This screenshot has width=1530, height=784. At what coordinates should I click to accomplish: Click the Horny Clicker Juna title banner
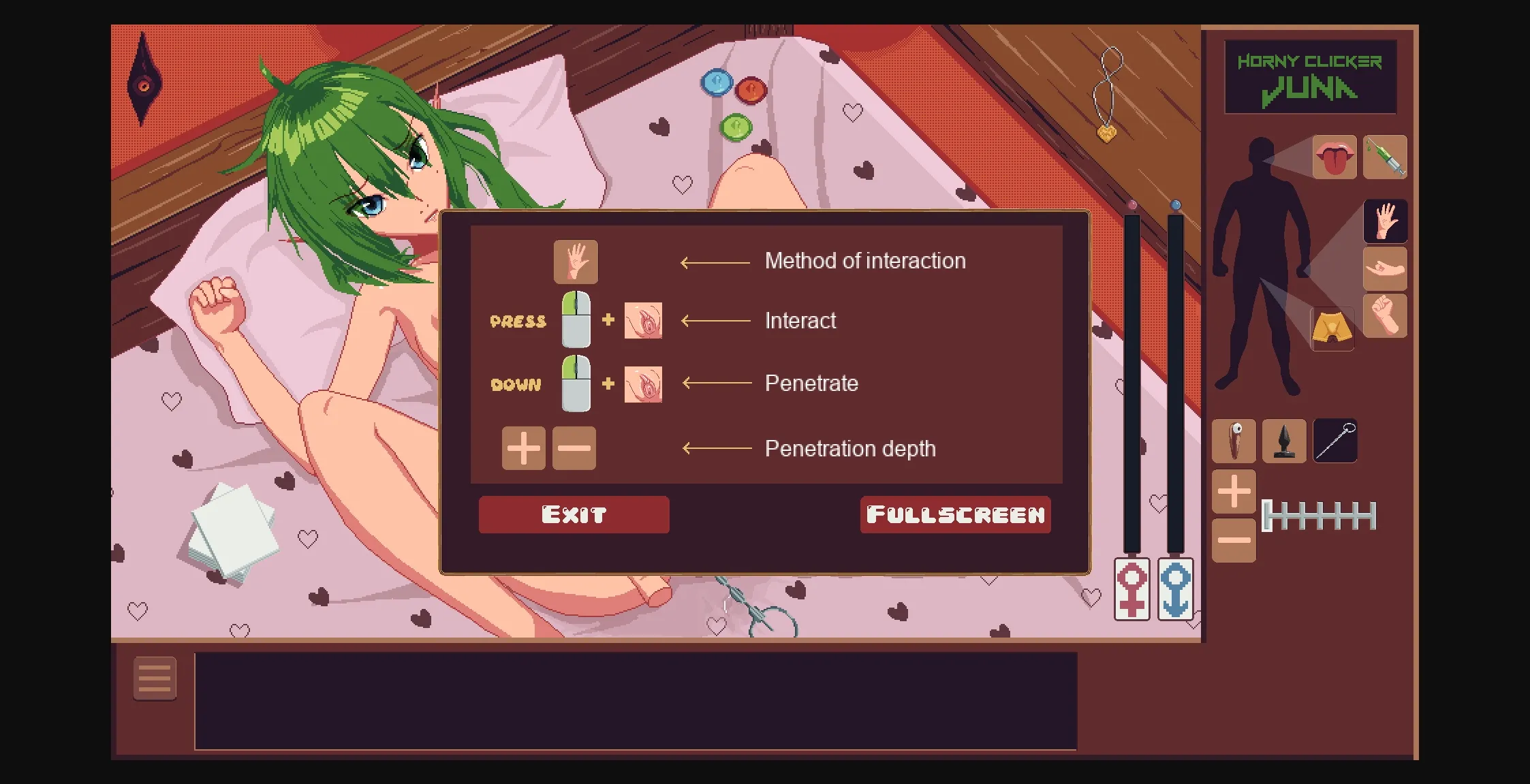click(1311, 75)
